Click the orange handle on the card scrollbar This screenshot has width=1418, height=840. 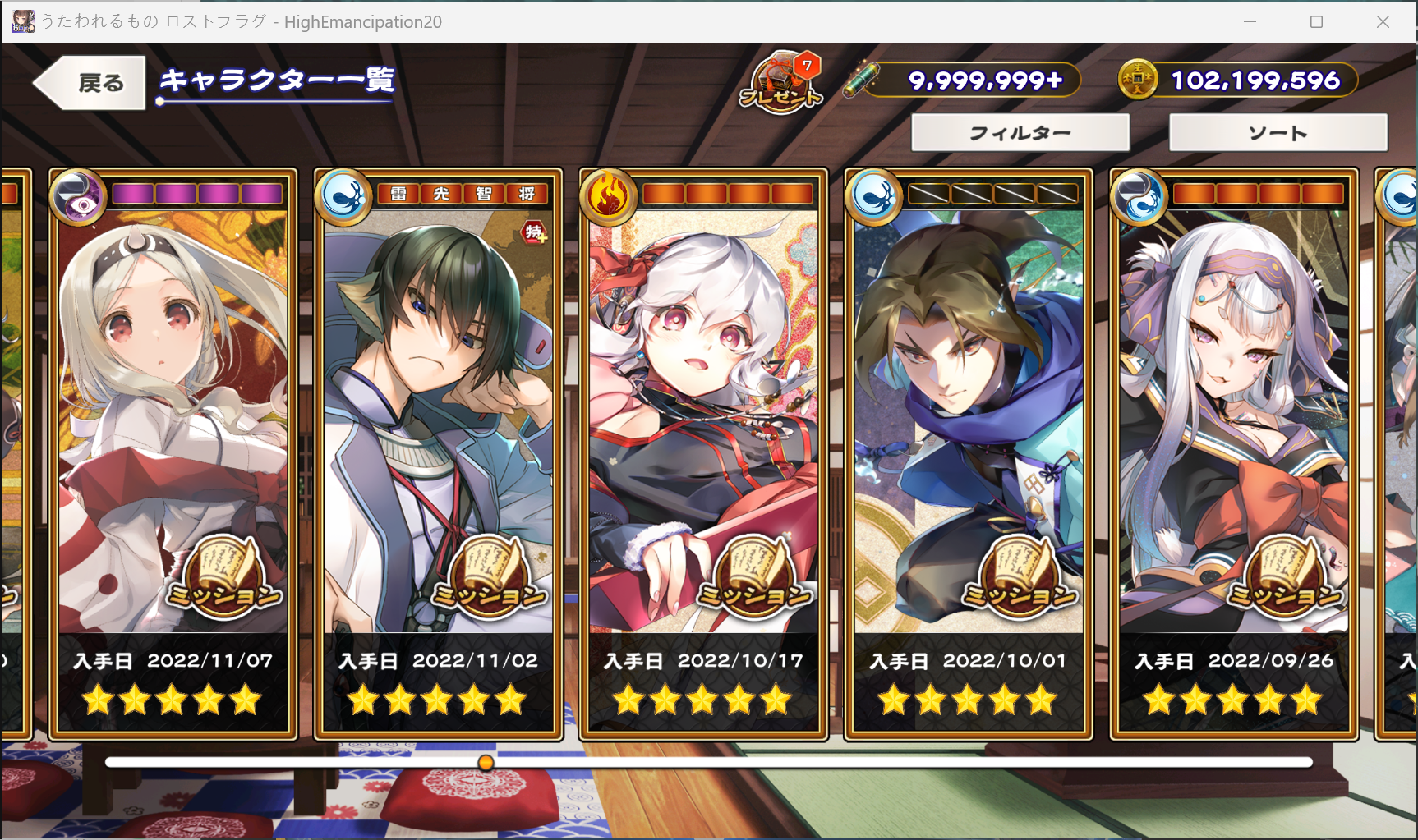pos(486,763)
